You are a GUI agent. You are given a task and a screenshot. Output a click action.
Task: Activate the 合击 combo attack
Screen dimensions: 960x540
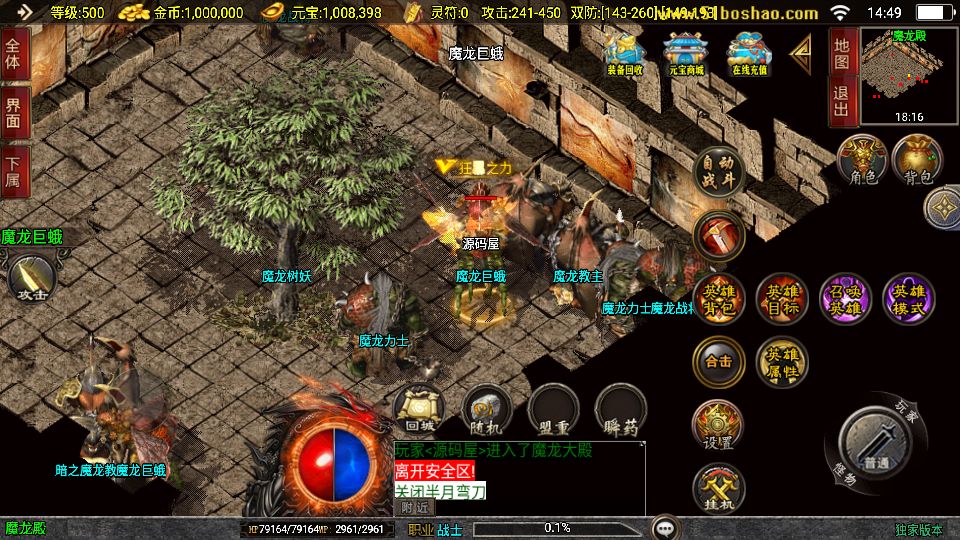pos(718,362)
